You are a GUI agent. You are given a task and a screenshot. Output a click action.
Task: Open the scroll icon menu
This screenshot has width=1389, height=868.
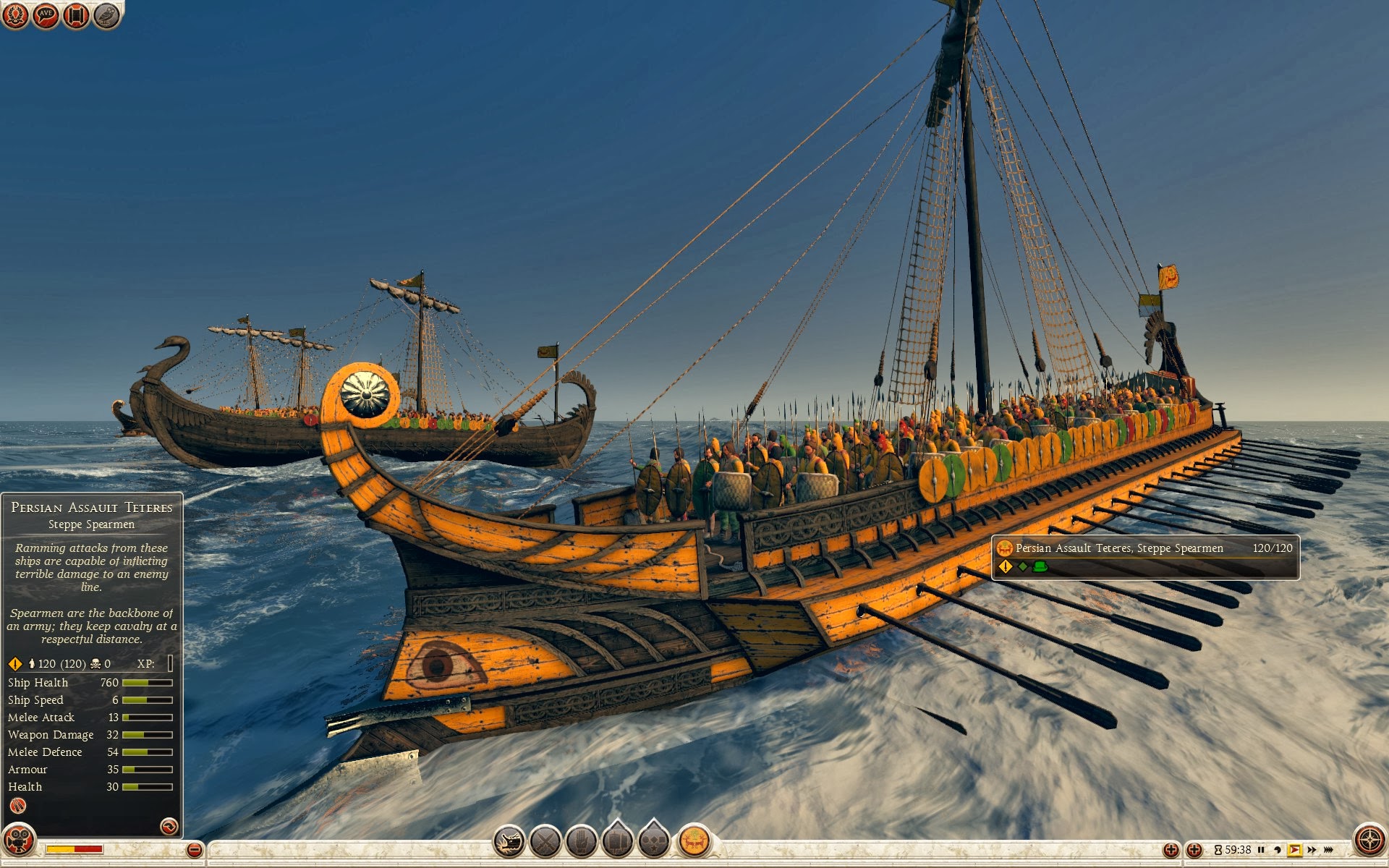[76, 14]
